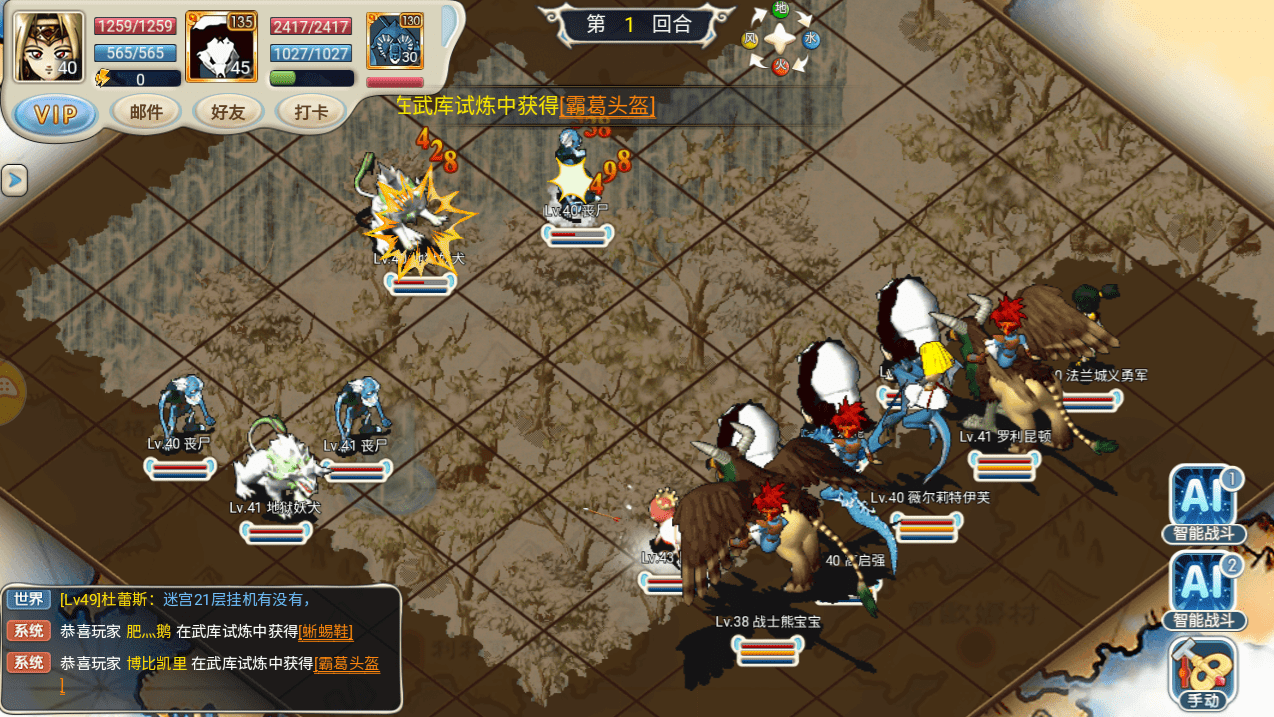1274x717 pixels.
Task: Click the elemental affinity compass
Action: click(x=781, y=39)
